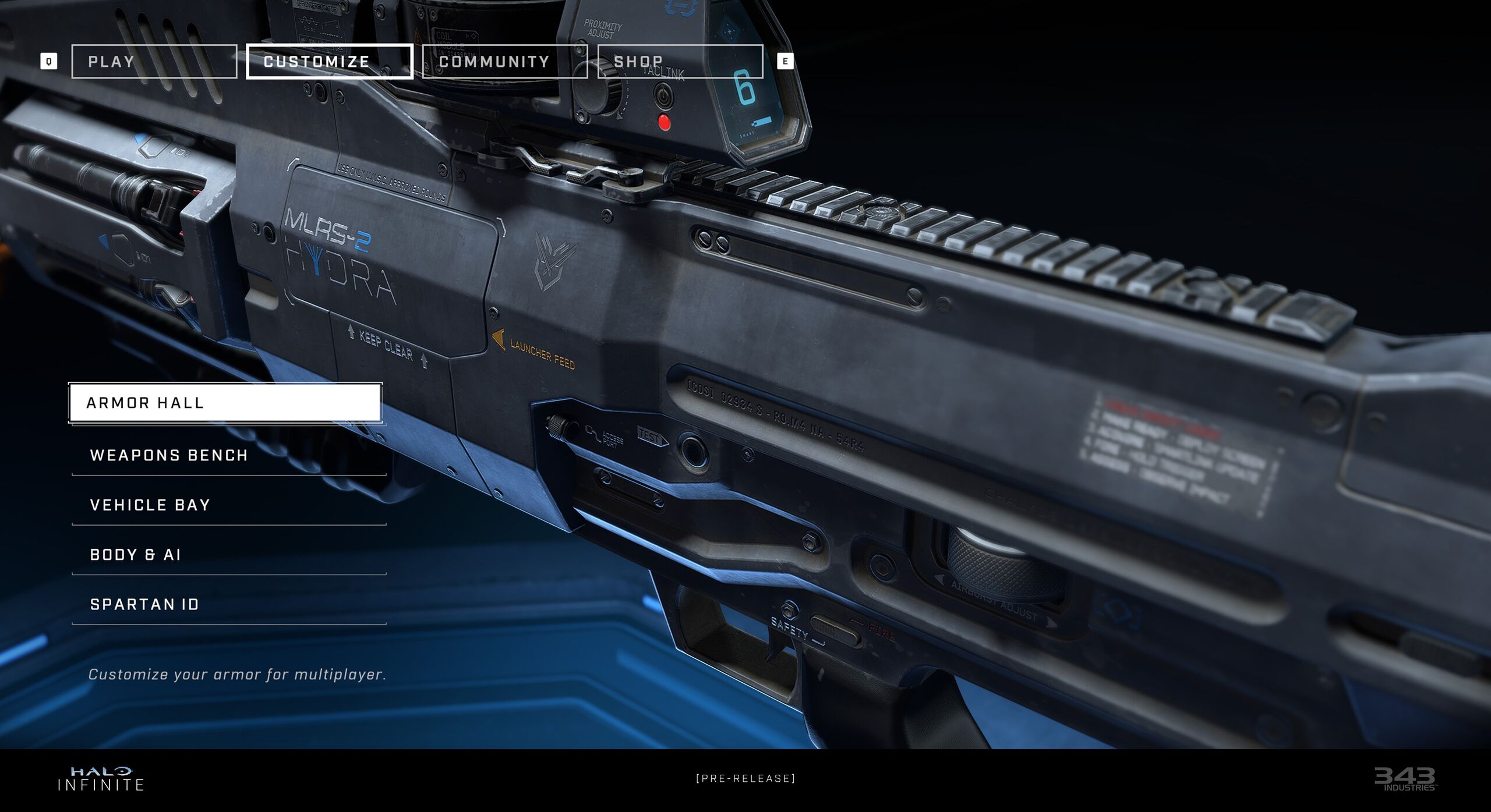The width and height of the screenshot is (1491, 812).
Task: Open the Armor Hall
Action: click(225, 402)
